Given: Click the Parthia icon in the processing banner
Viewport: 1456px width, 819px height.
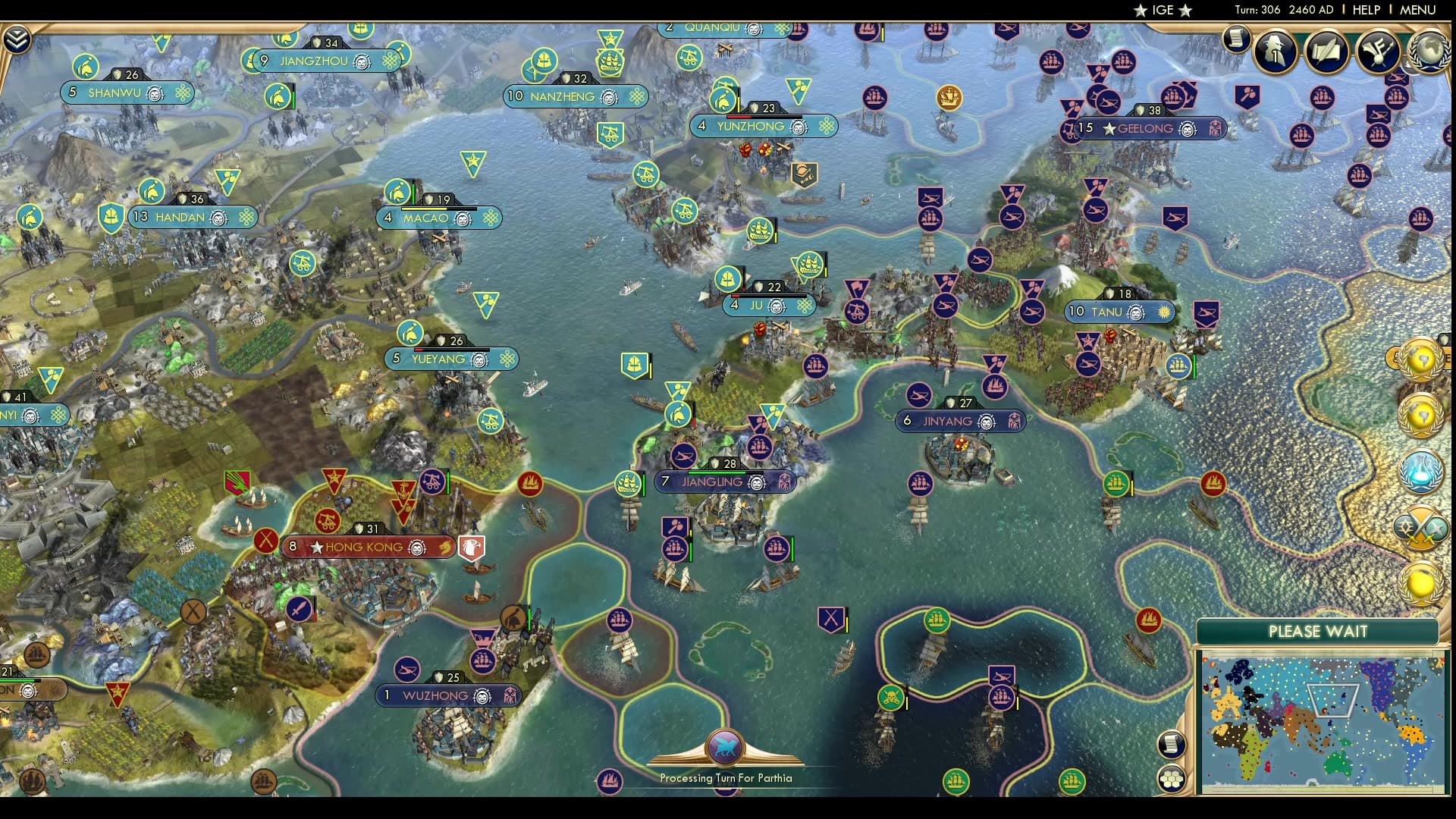Looking at the screenshot, I should [x=726, y=745].
